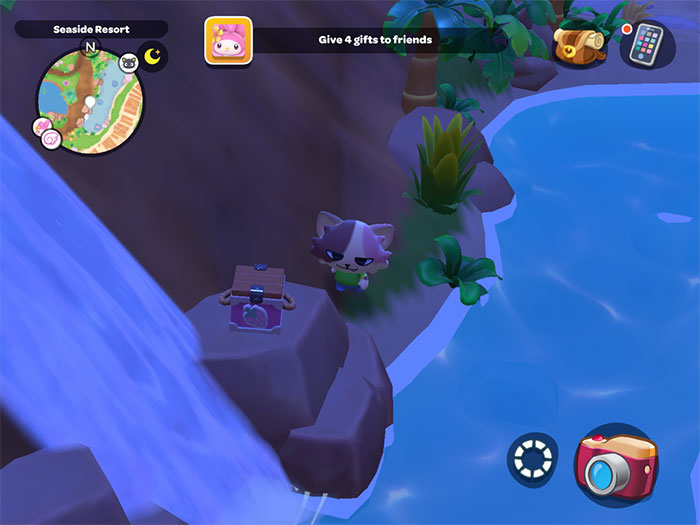Select the pink snail marker on the minimap
The height and width of the screenshot is (525, 700).
click(x=48, y=133)
